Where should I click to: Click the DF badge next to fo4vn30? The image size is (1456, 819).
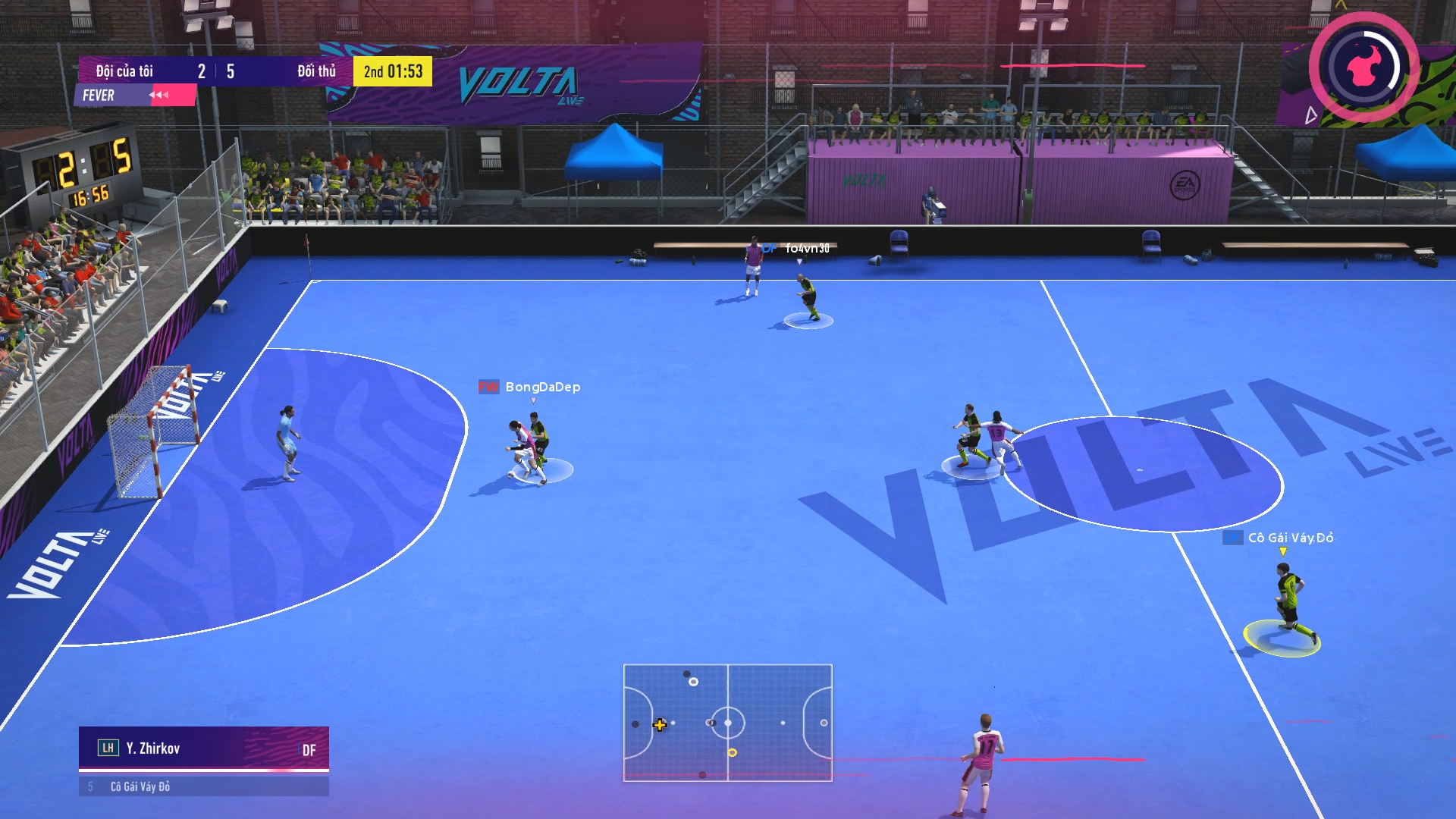[x=768, y=246]
